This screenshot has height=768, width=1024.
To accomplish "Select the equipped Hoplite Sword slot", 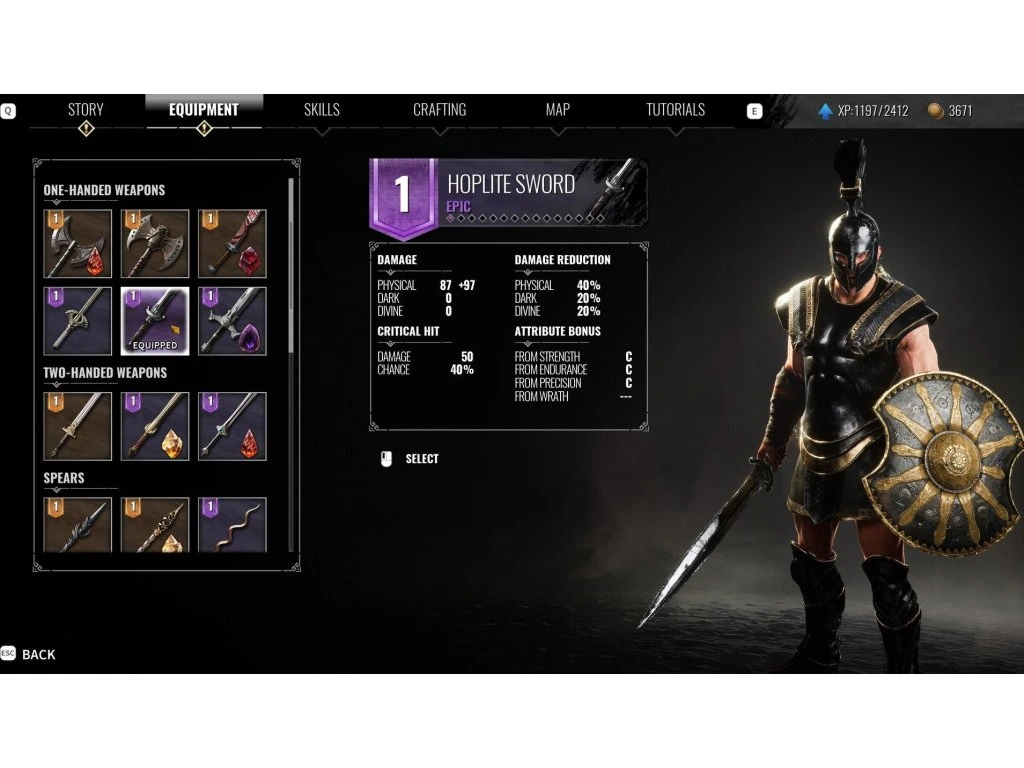I will 155,321.
